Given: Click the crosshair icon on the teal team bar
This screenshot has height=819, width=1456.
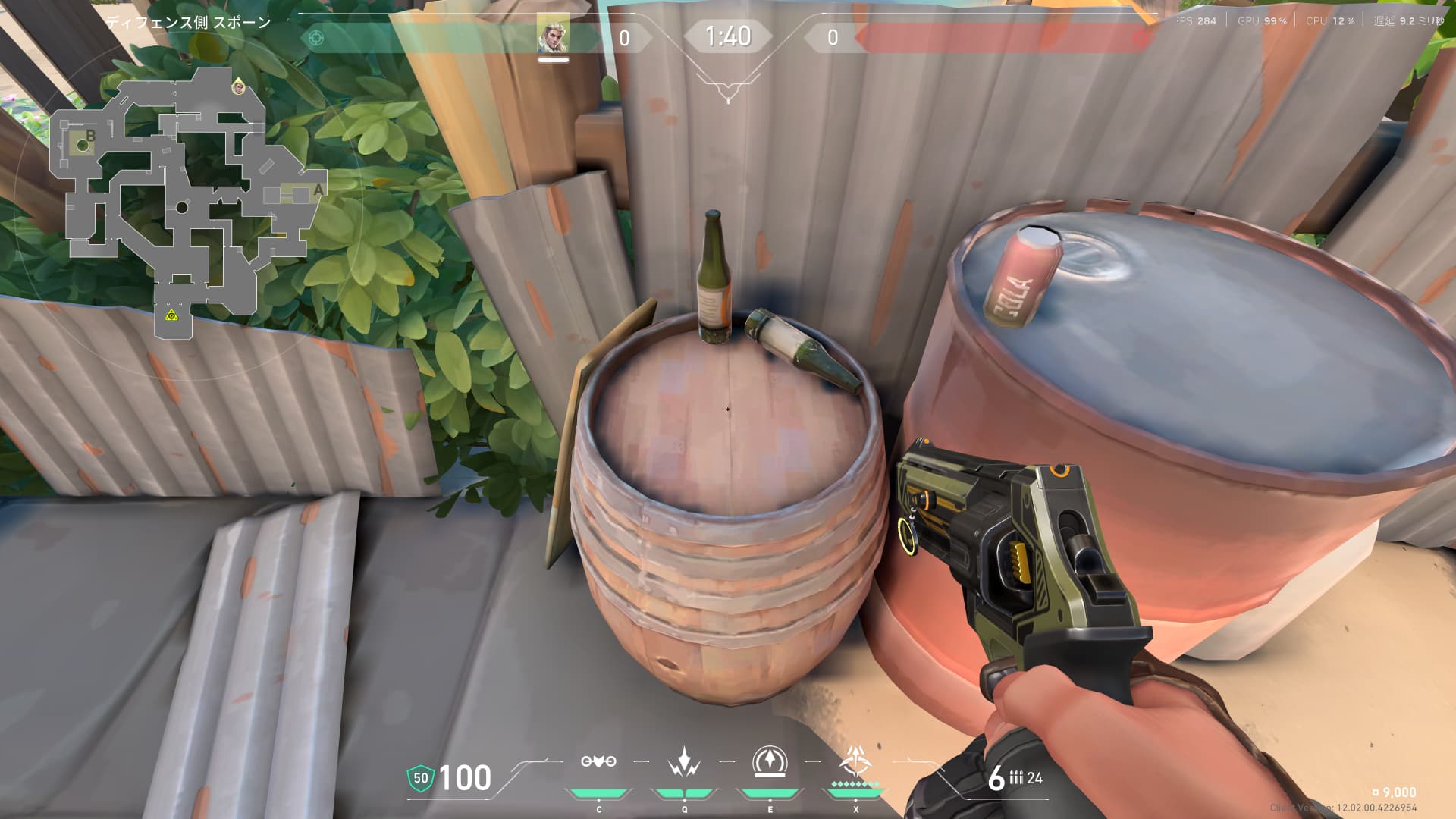Looking at the screenshot, I should pyautogui.click(x=317, y=36).
